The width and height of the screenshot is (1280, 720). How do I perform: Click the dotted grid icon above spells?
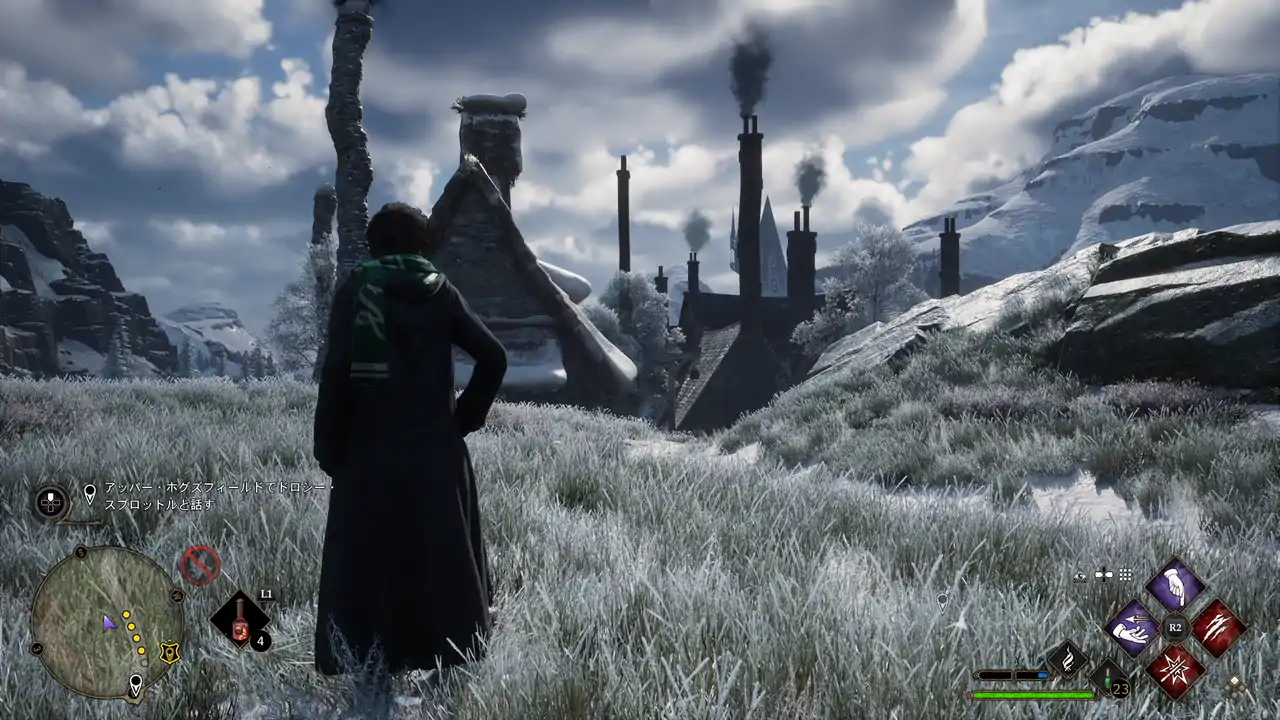[x=1126, y=575]
